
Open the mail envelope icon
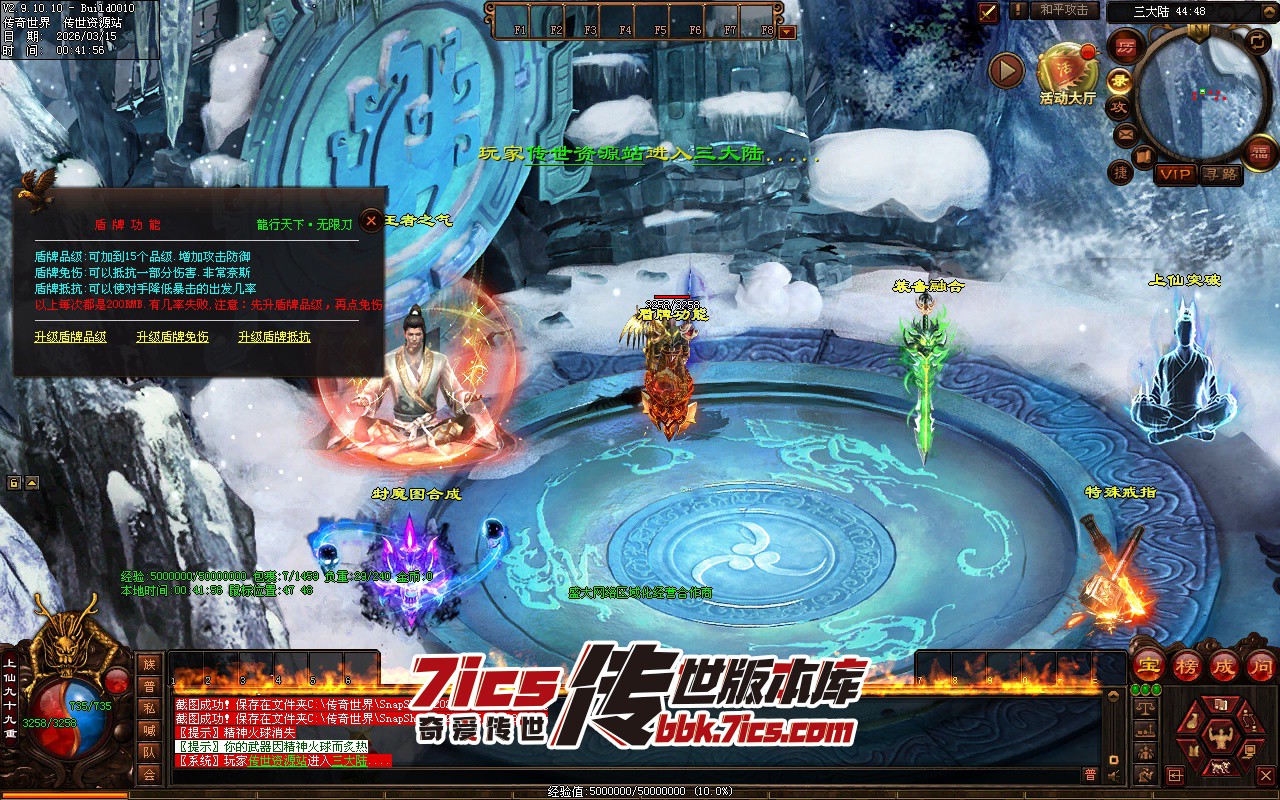pyautogui.click(x=1126, y=134)
